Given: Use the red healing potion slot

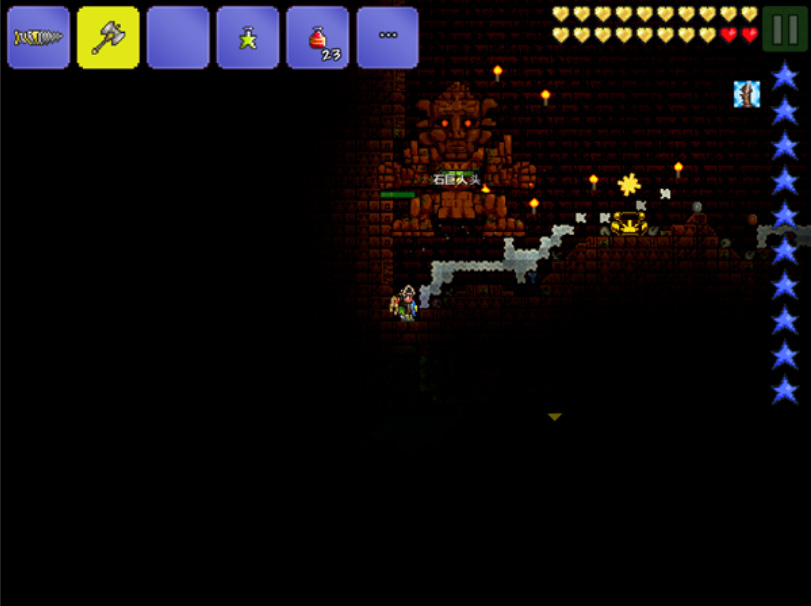Looking at the screenshot, I should click(x=317, y=38).
